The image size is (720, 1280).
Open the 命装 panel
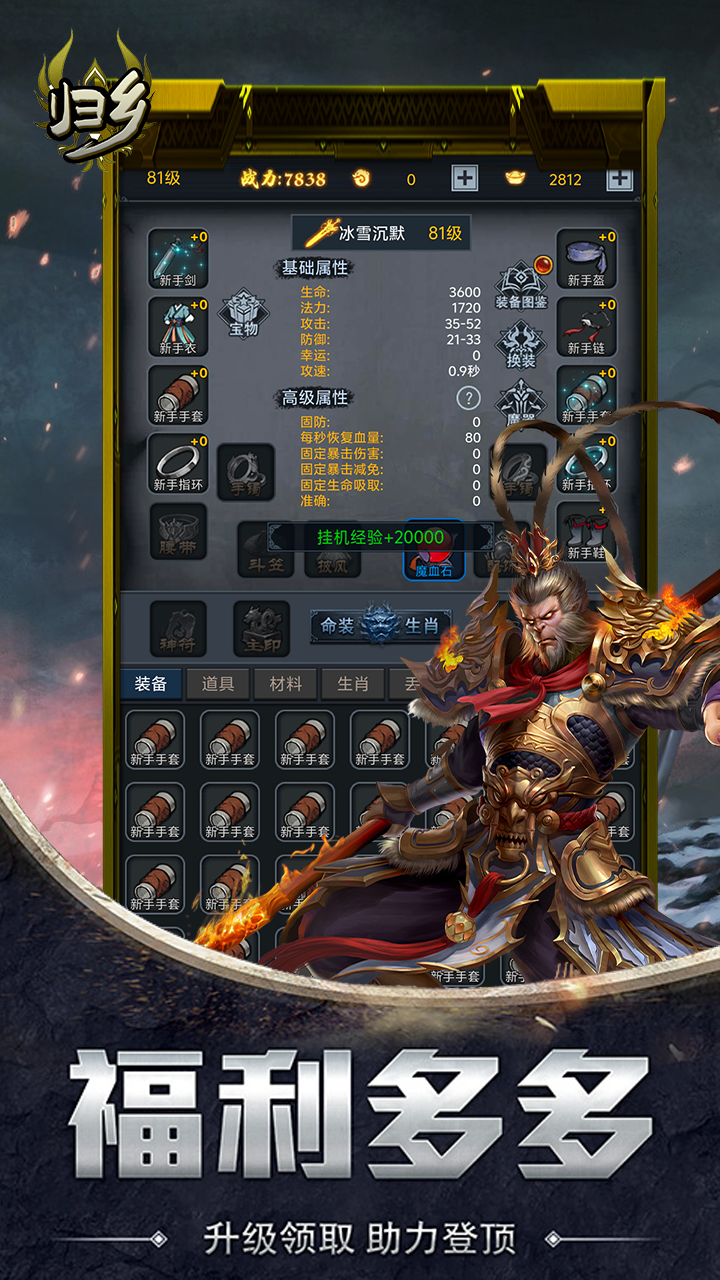pyautogui.click(x=337, y=626)
